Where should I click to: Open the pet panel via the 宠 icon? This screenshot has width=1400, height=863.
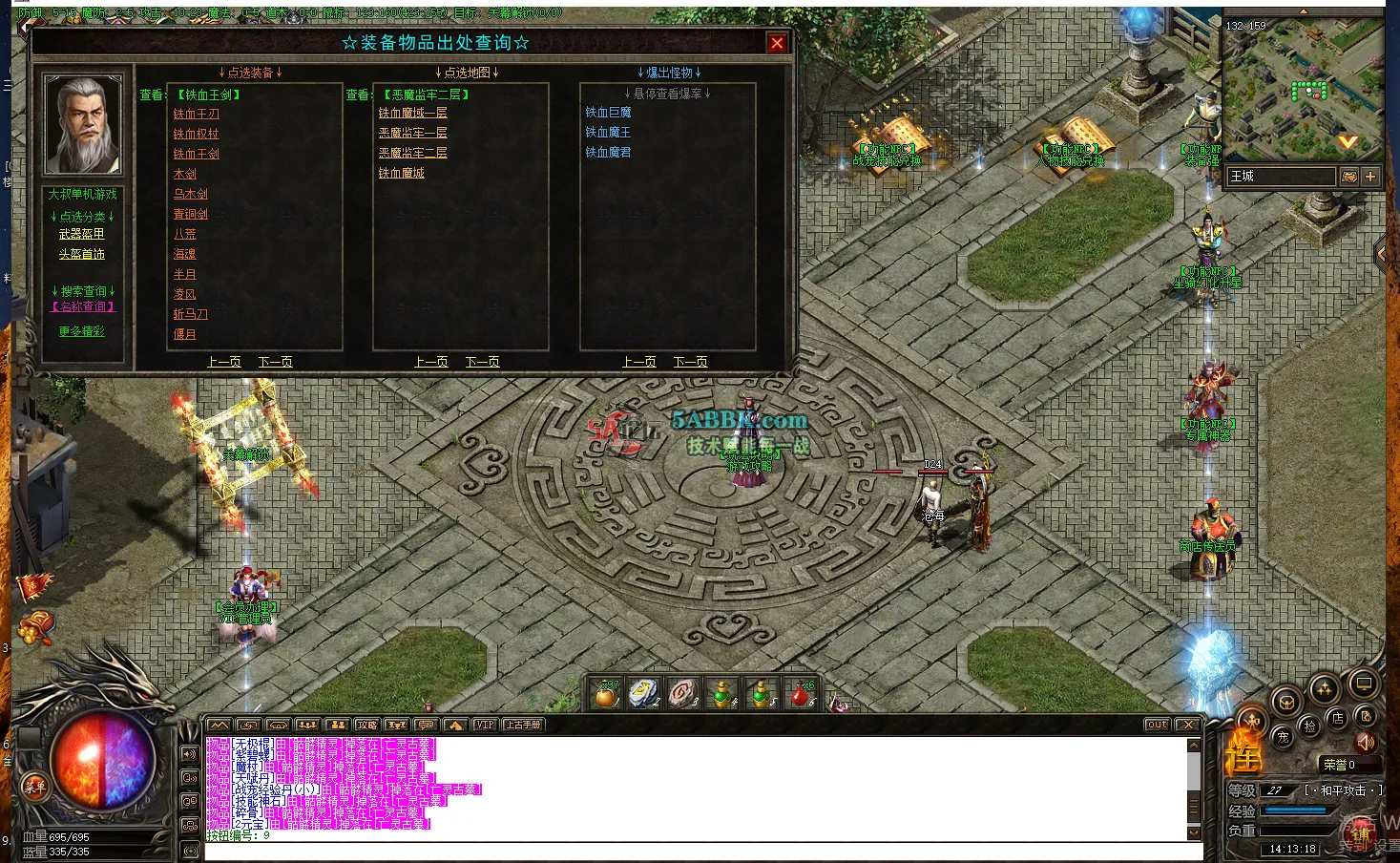click(x=1284, y=737)
